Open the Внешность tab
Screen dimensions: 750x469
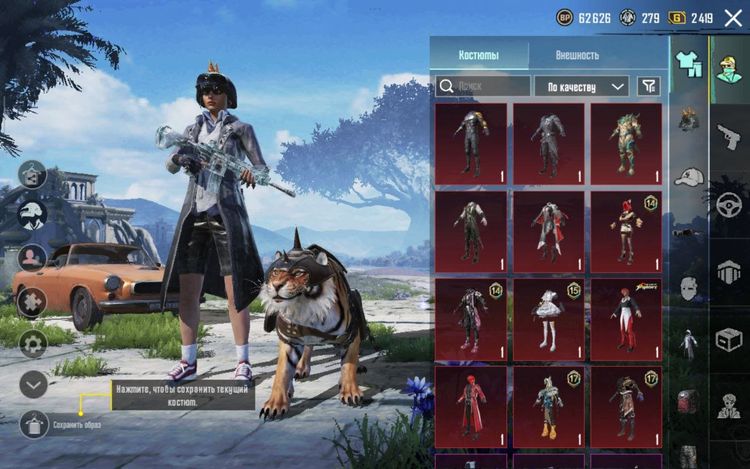click(577, 55)
